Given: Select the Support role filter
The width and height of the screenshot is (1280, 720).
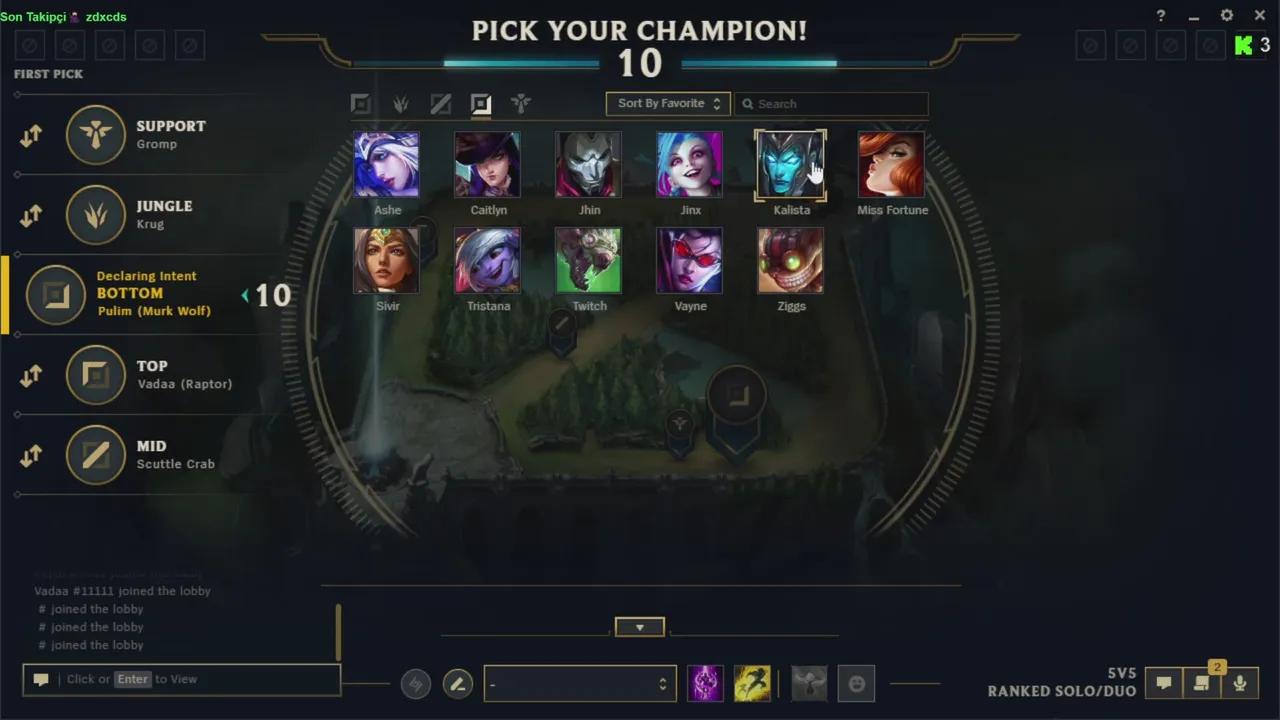Looking at the screenshot, I should (521, 103).
